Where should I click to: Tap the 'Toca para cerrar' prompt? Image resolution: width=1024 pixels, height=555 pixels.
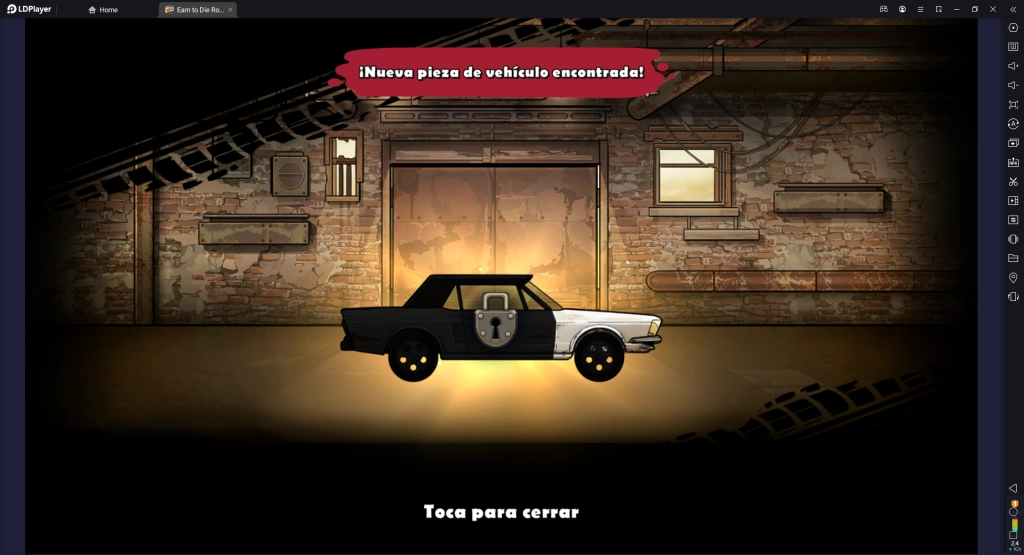[501, 512]
